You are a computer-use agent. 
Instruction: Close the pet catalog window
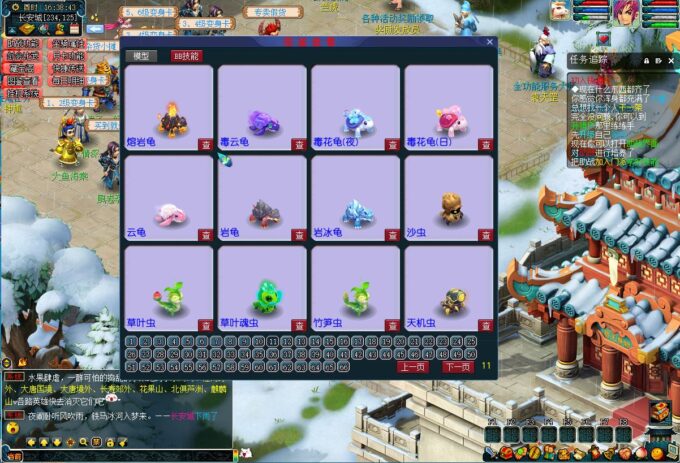pos(490,43)
